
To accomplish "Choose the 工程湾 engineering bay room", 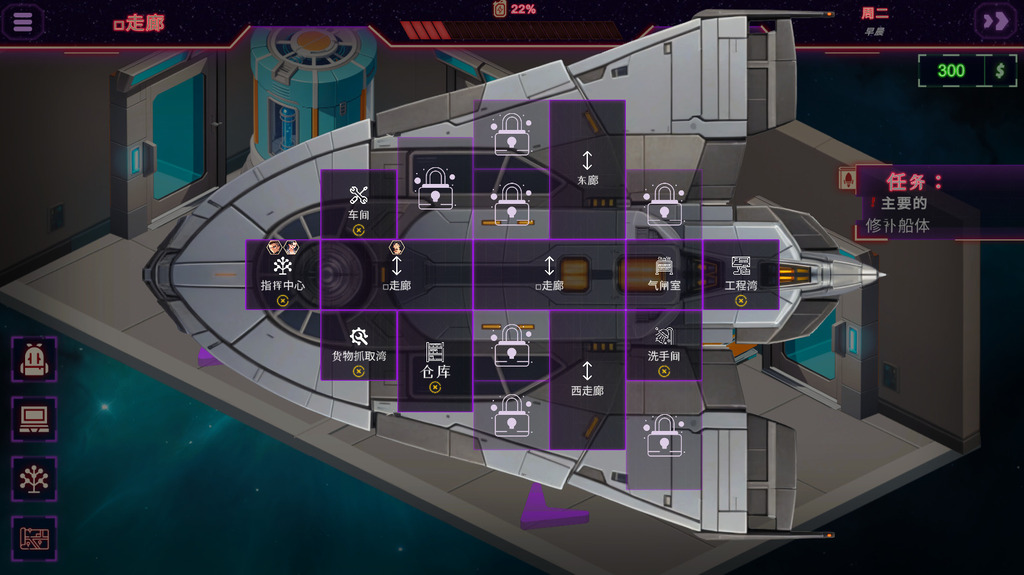I will 741,275.
